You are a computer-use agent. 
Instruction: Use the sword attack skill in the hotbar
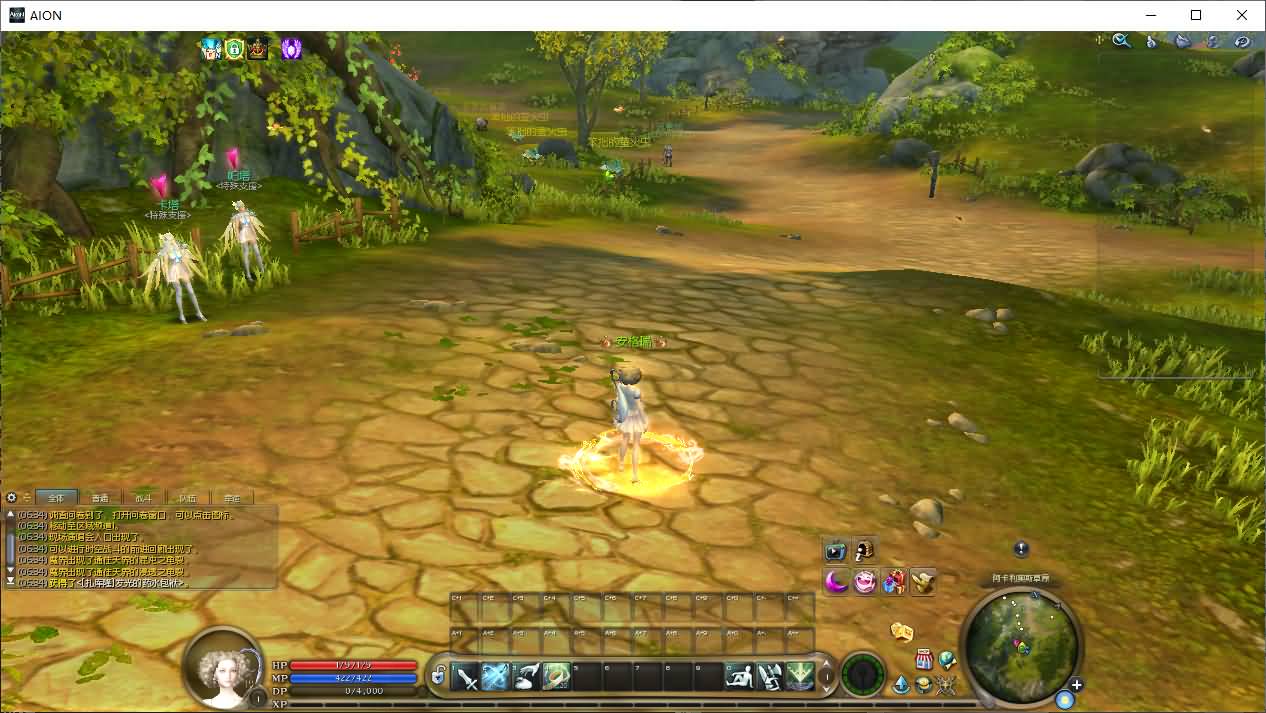point(467,677)
